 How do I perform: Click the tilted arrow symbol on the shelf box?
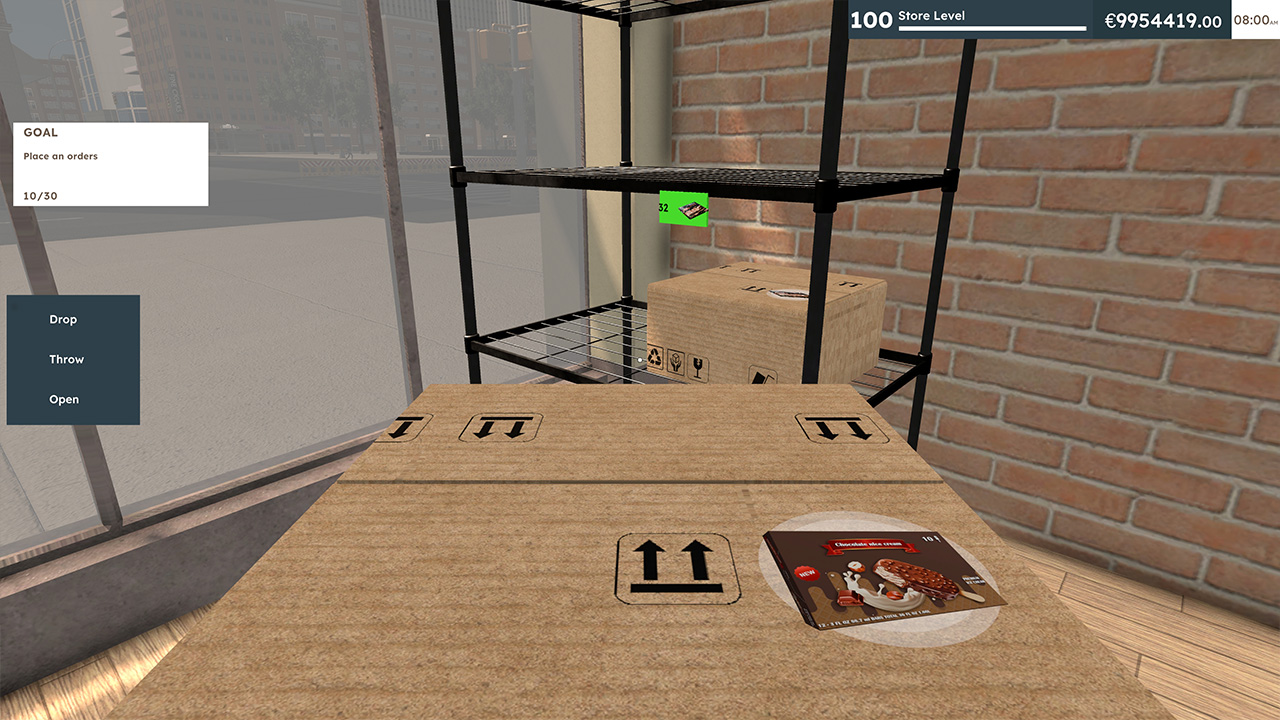(763, 375)
